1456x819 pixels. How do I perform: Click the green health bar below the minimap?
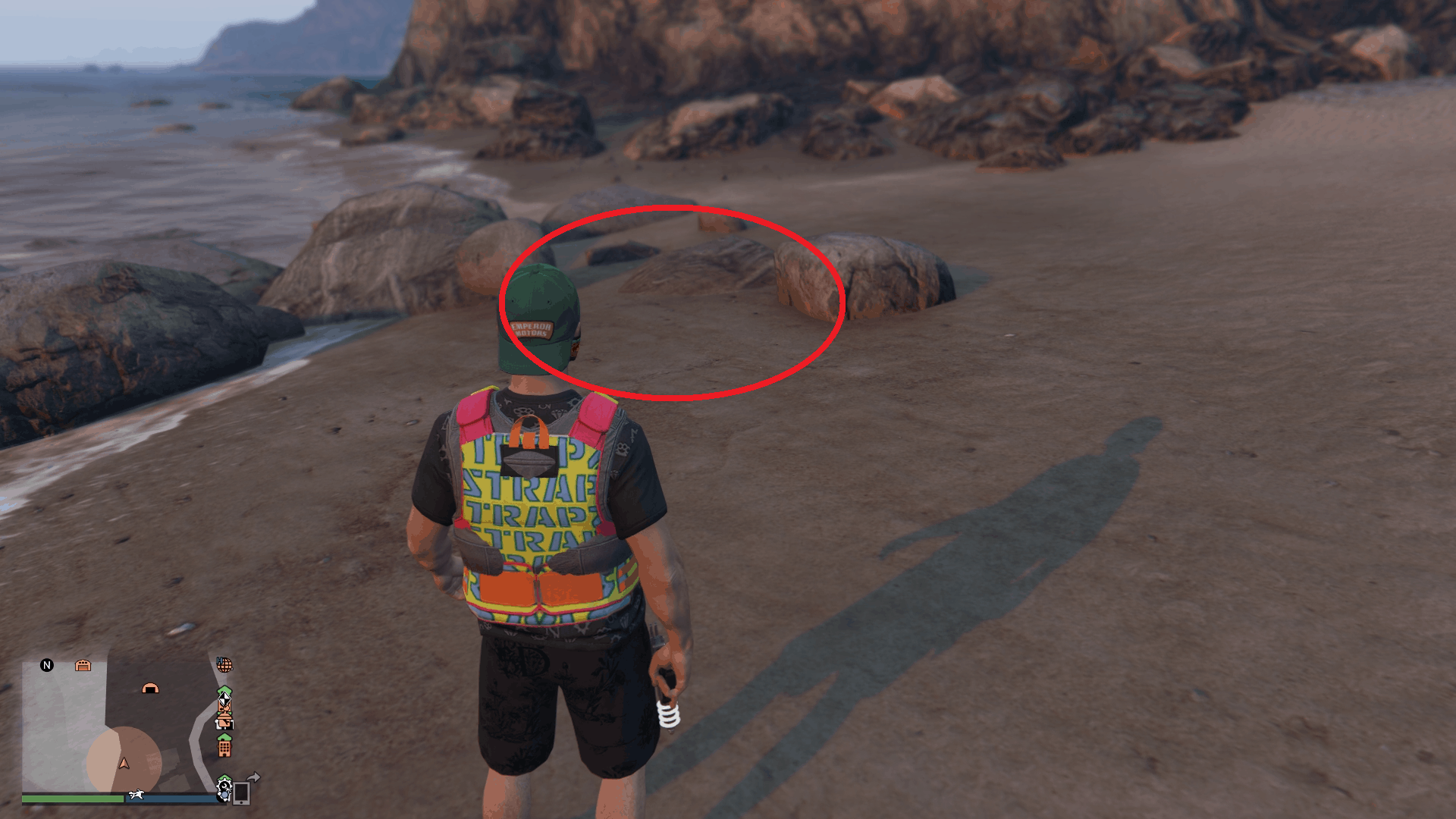pos(73,798)
